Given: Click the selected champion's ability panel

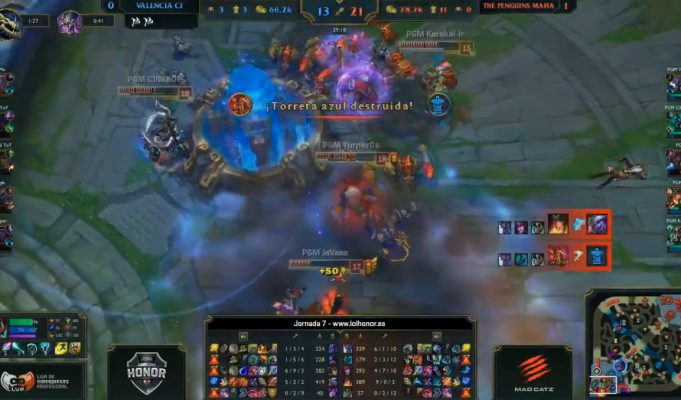Looking at the screenshot, I should 42,337.
